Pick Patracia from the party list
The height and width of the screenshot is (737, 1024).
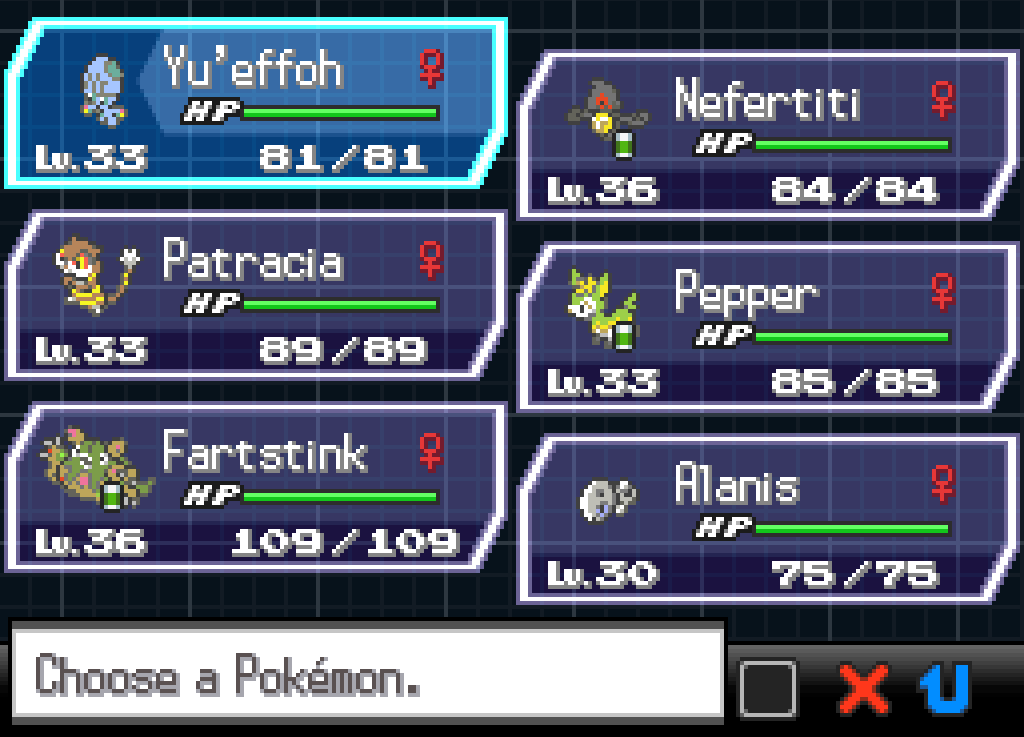tap(255, 295)
